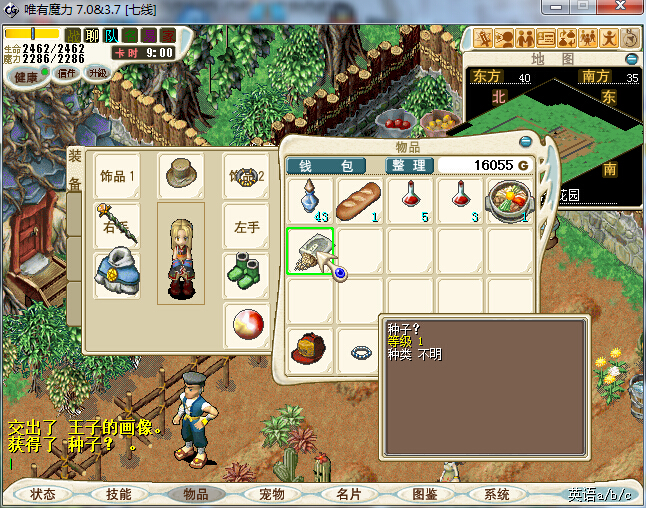Open the 技能 skills menu
This screenshot has height=508, width=646.
tap(119, 494)
